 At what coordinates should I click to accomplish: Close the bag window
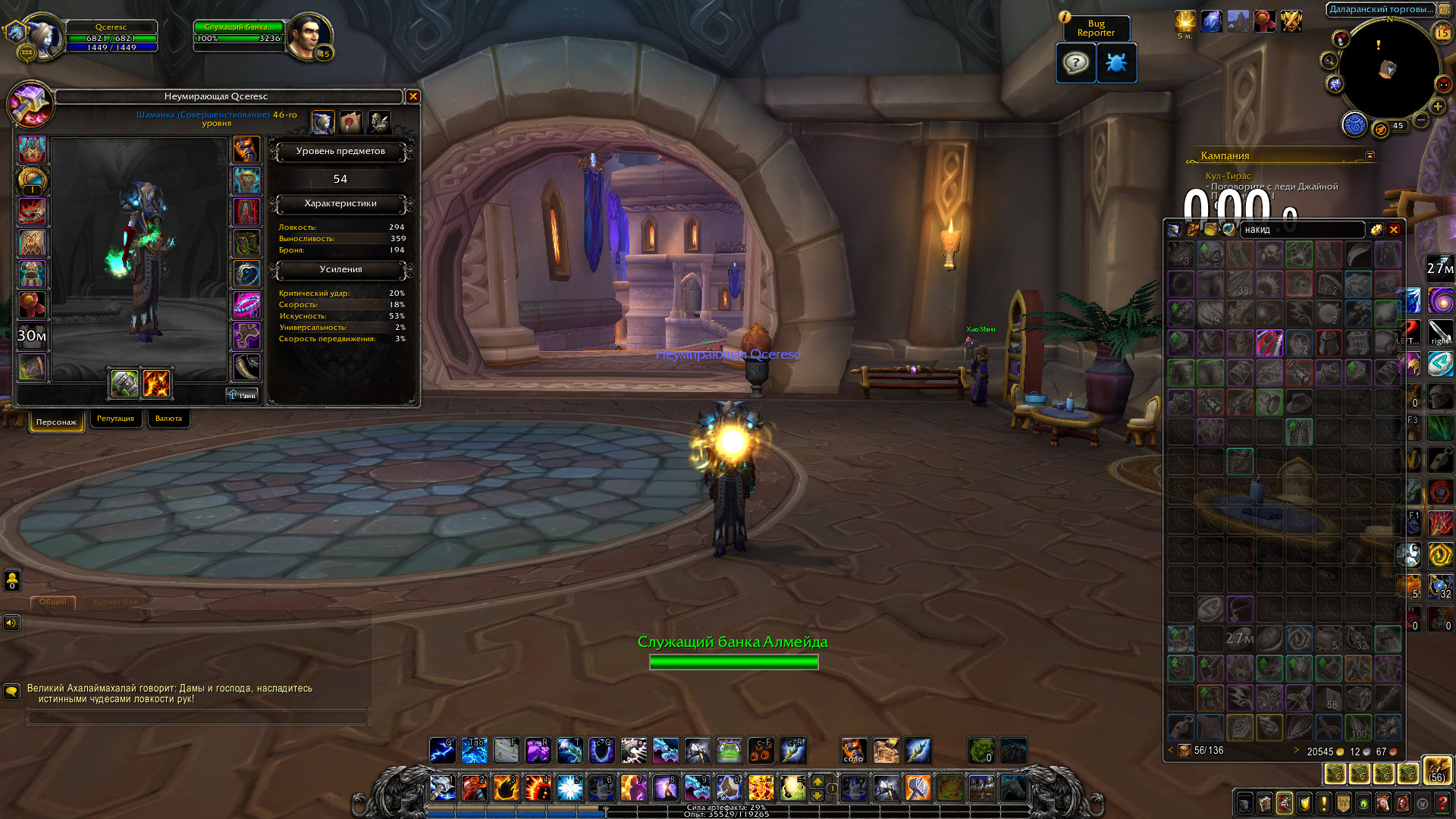(x=1394, y=230)
